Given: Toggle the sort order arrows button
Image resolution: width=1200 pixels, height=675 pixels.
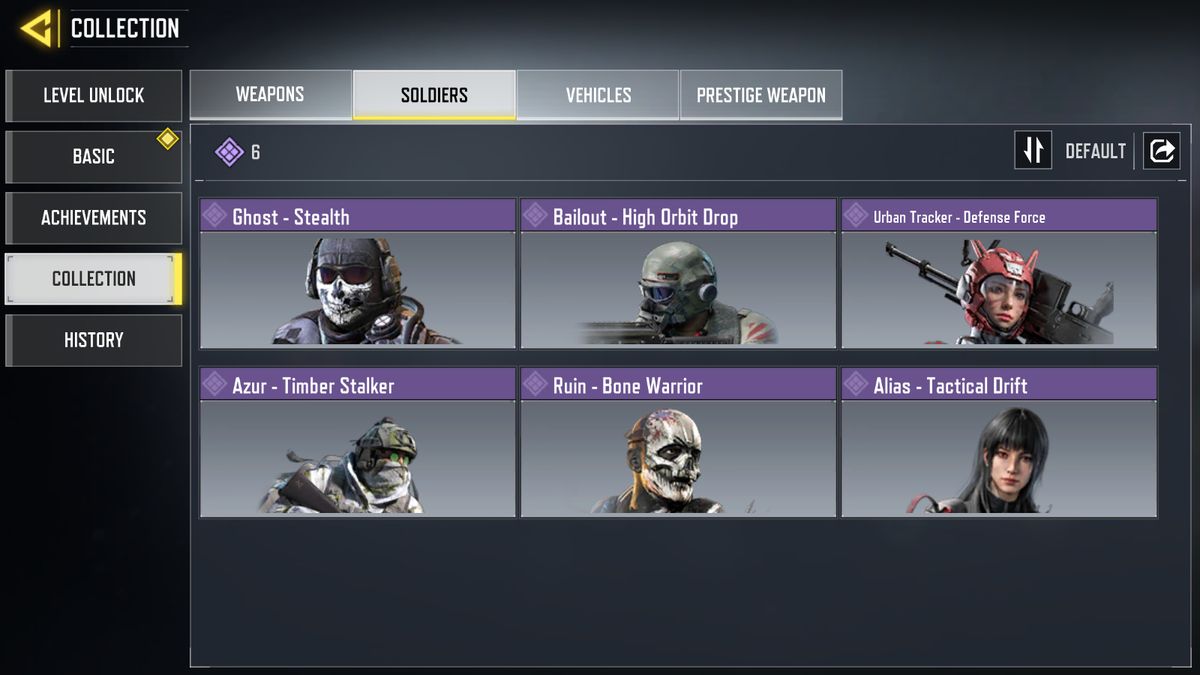Looking at the screenshot, I should pos(1033,151).
